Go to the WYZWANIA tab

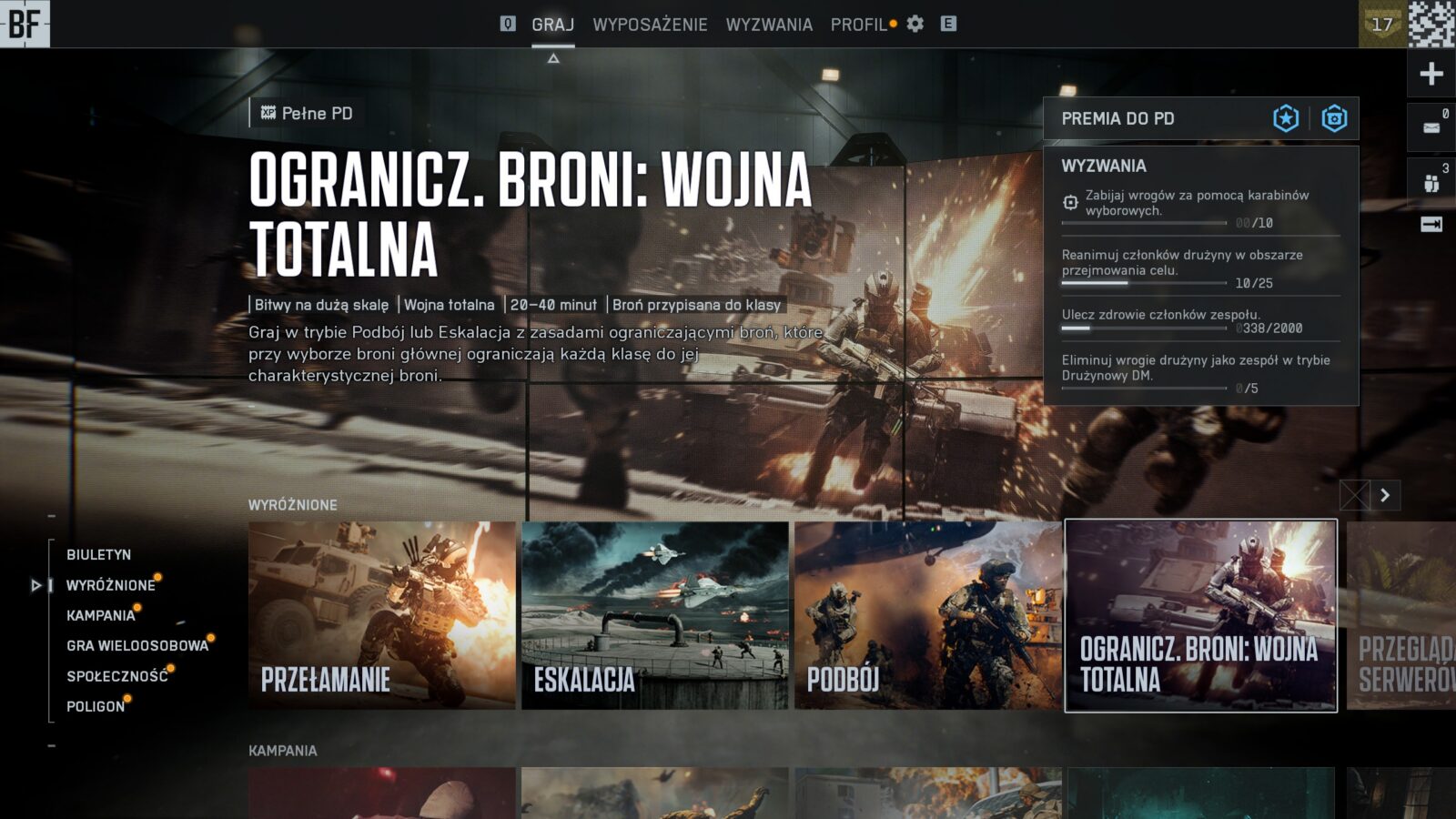click(x=769, y=25)
